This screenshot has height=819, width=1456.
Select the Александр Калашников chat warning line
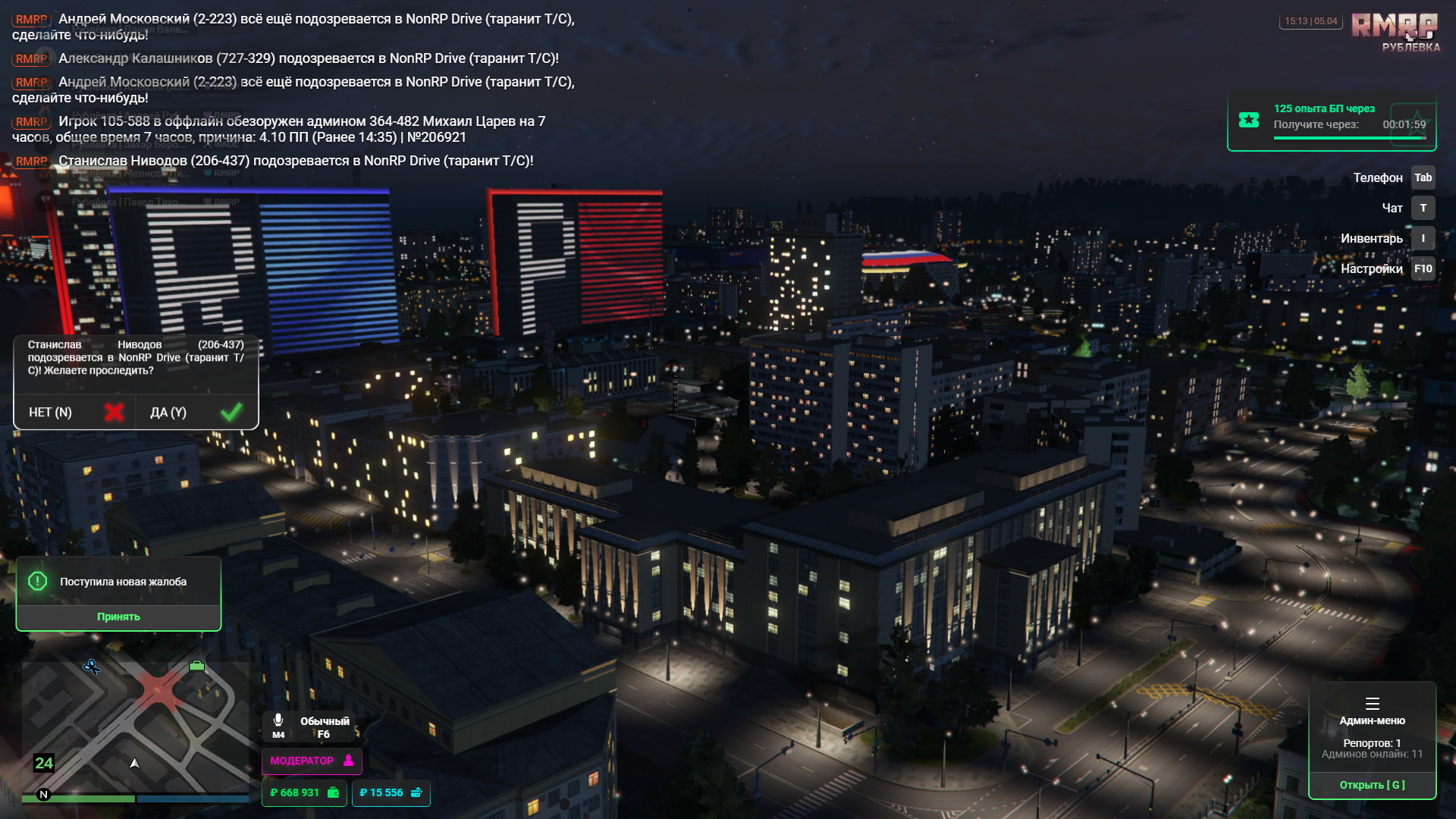click(x=308, y=58)
